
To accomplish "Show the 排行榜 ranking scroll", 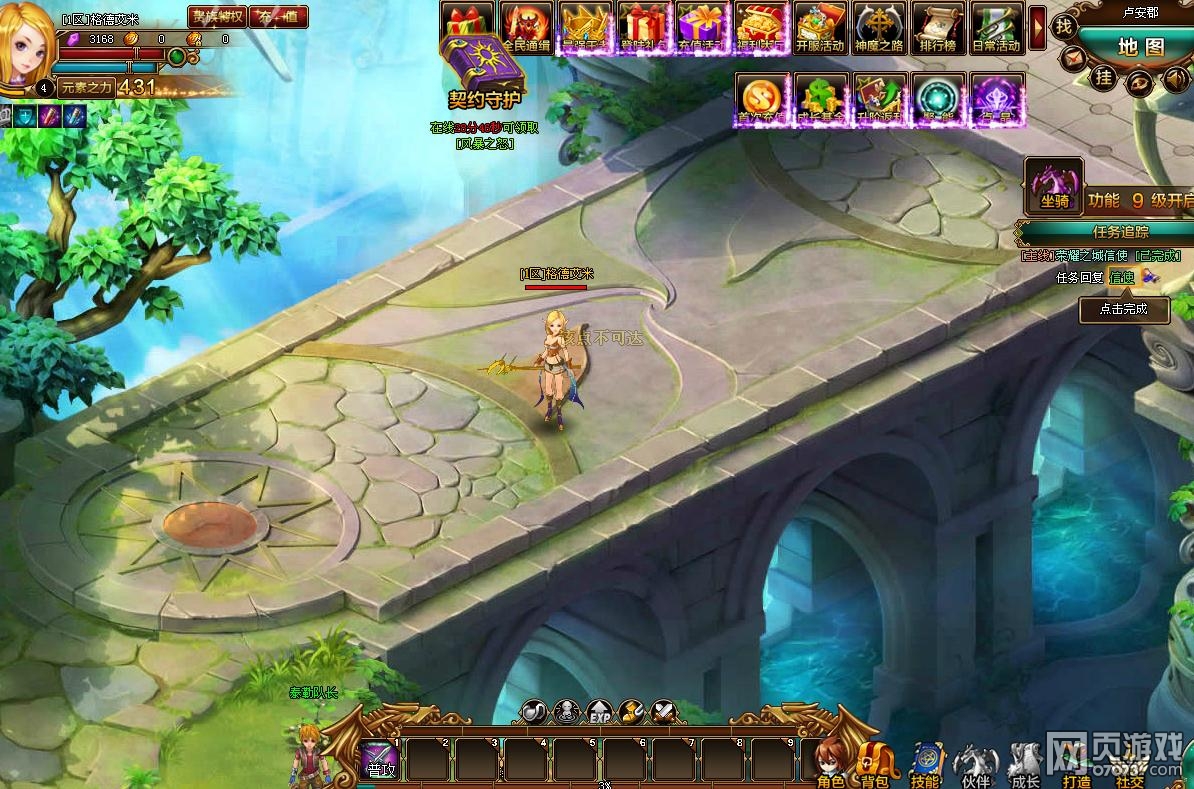I will point(937,27).
